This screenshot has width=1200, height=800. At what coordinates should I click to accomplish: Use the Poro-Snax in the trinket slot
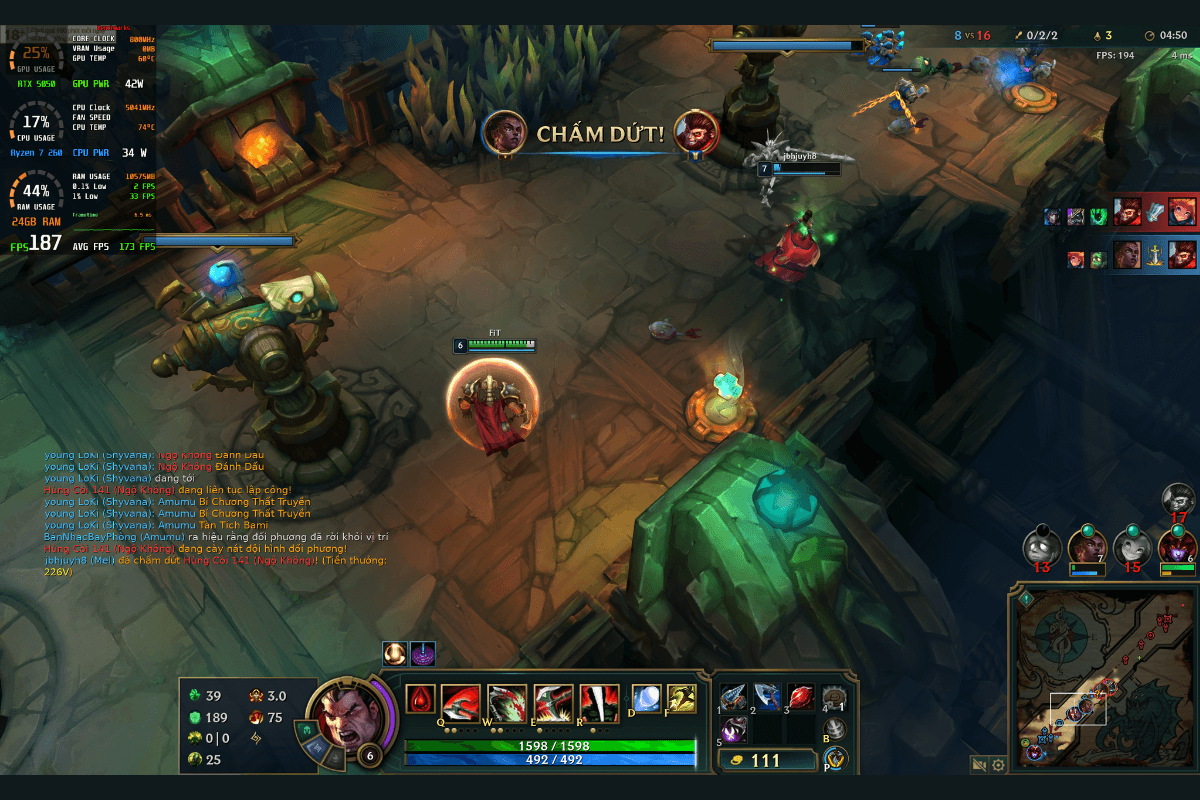click(834, 697)
